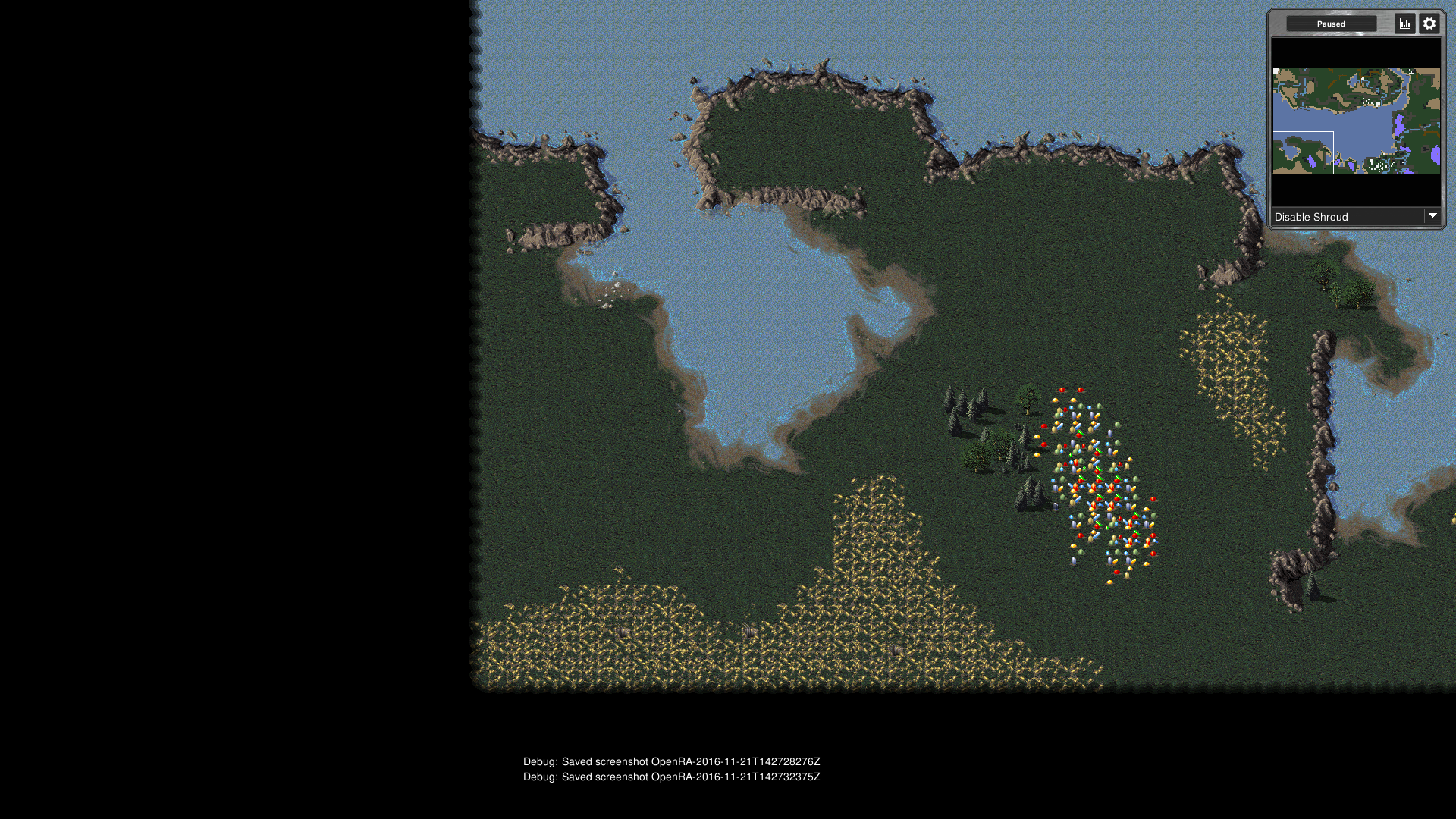The height and width of the screenshot is (819, 1456).
Task: Open the statistics bar chart panel
Action: click(1405, 24)
